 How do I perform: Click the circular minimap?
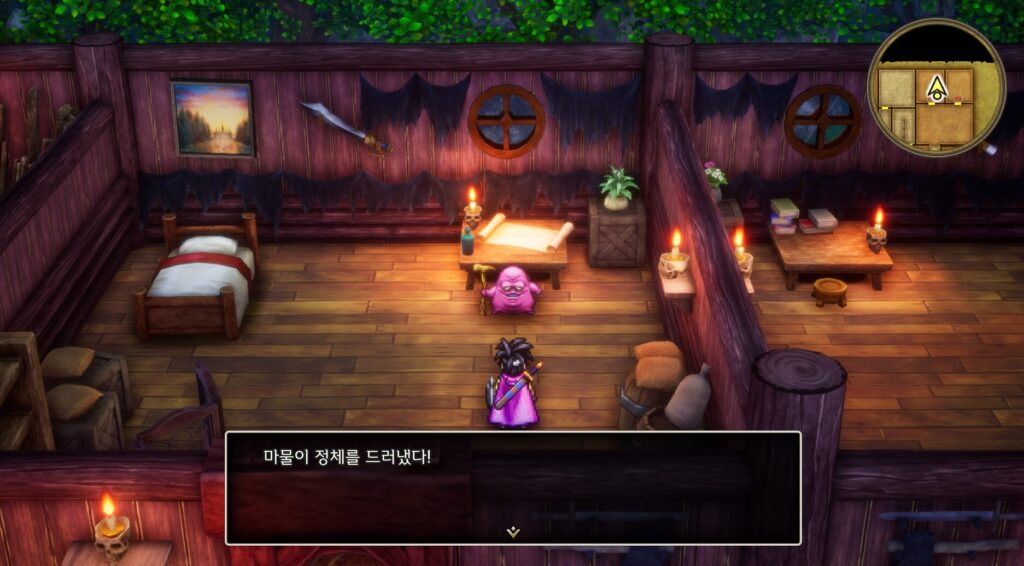(936, 88)
